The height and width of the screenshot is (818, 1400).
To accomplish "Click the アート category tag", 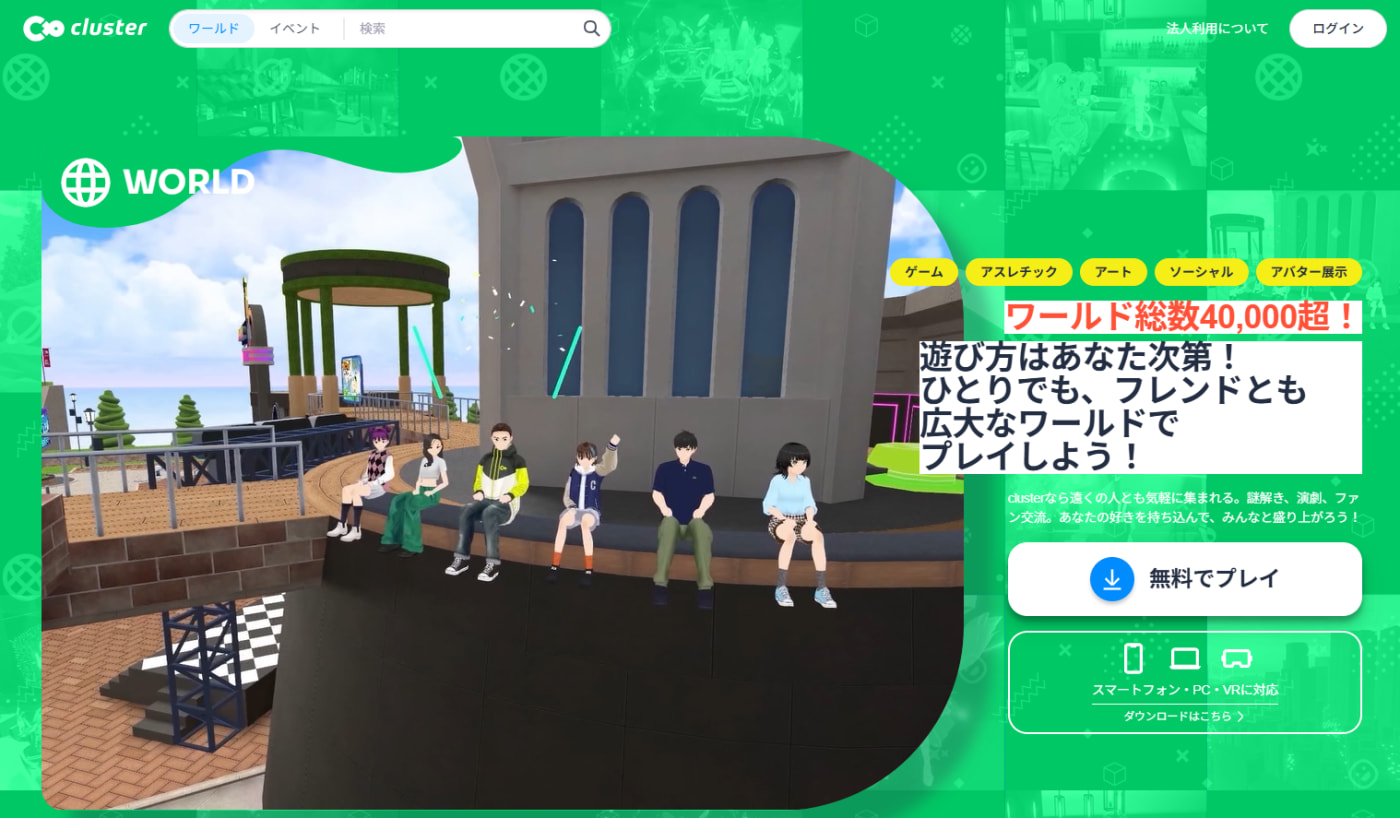I will point(1113,271).
